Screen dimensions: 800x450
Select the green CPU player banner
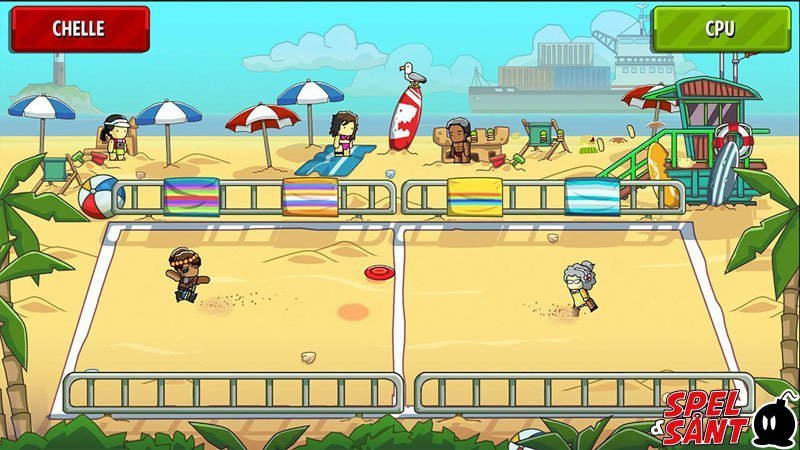coord(720,29)
